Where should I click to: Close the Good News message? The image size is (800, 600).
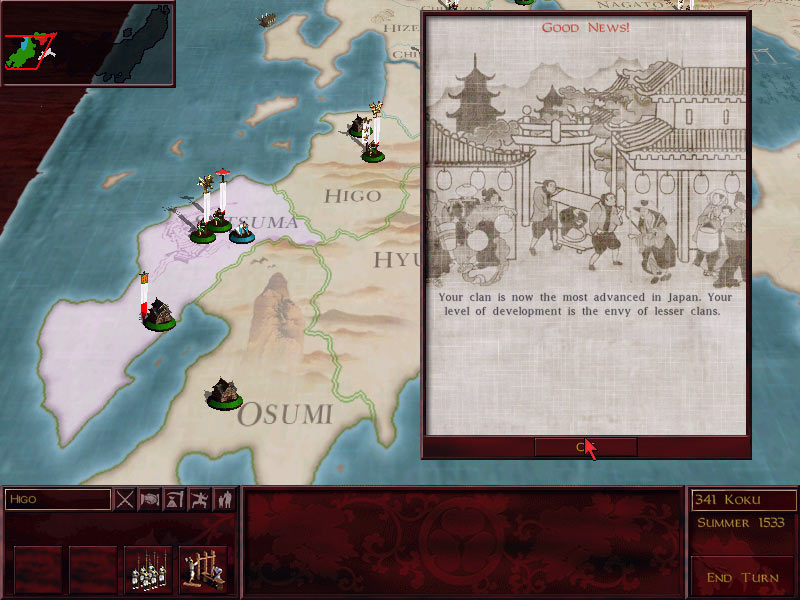point(585,447)
